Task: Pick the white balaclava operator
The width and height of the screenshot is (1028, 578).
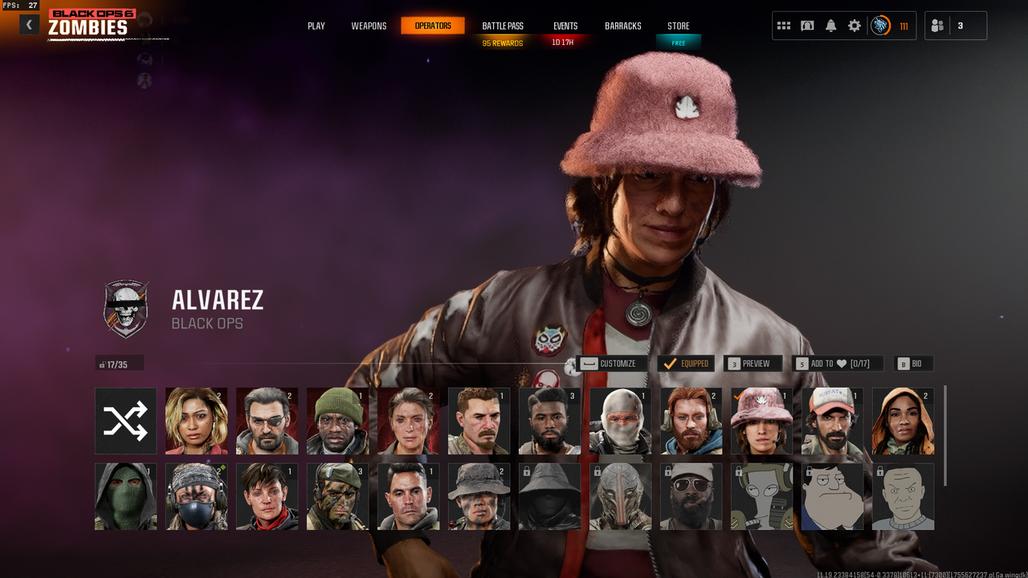Action: (x=620, y=421)
